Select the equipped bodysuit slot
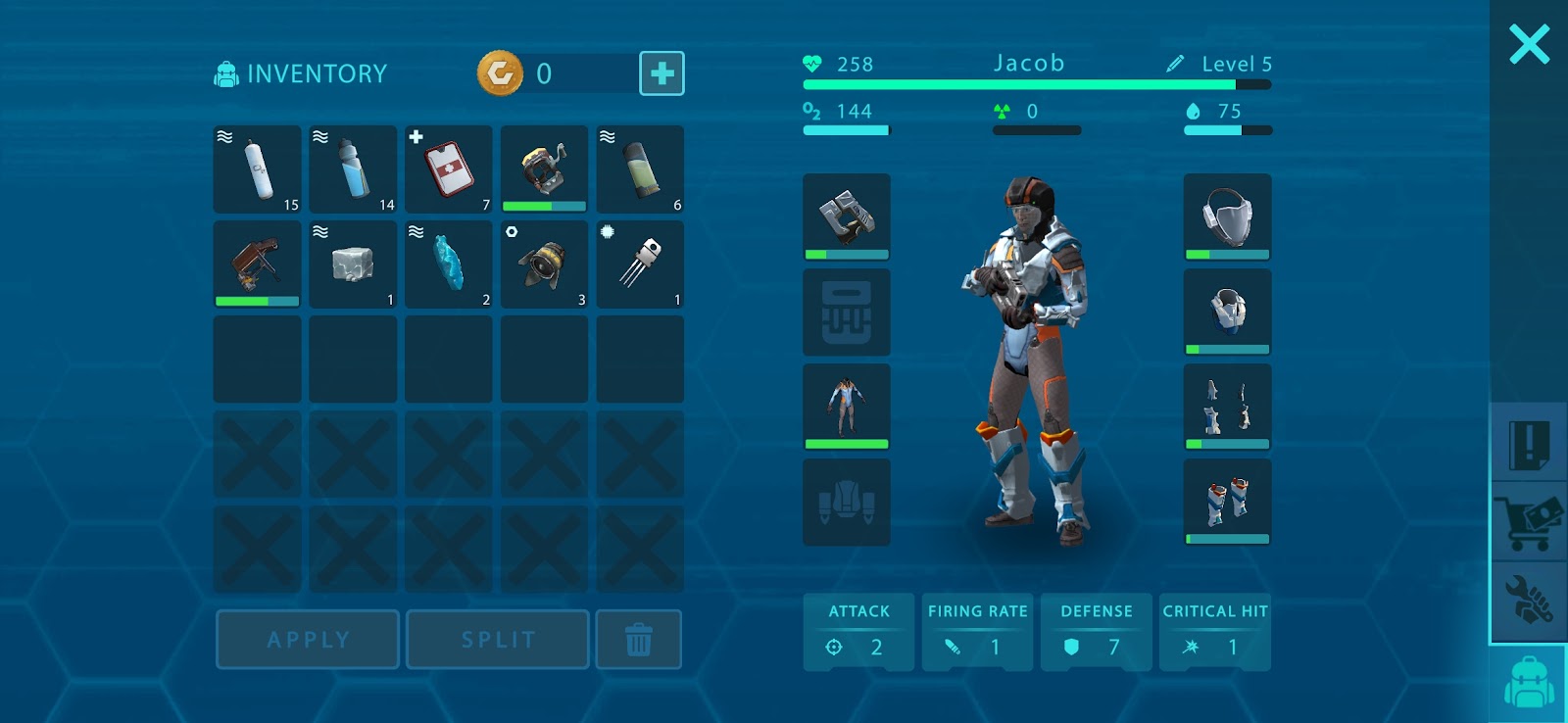The width and height of the screenshot is (1568, 723). click(847, 407)
